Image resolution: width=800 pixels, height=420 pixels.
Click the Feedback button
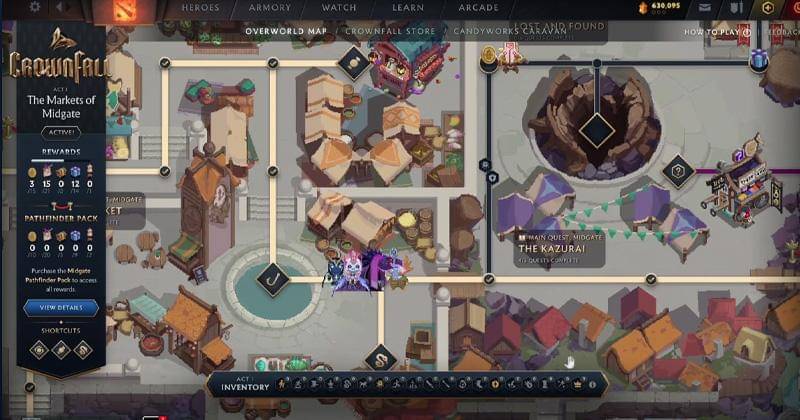pos(777,32)
